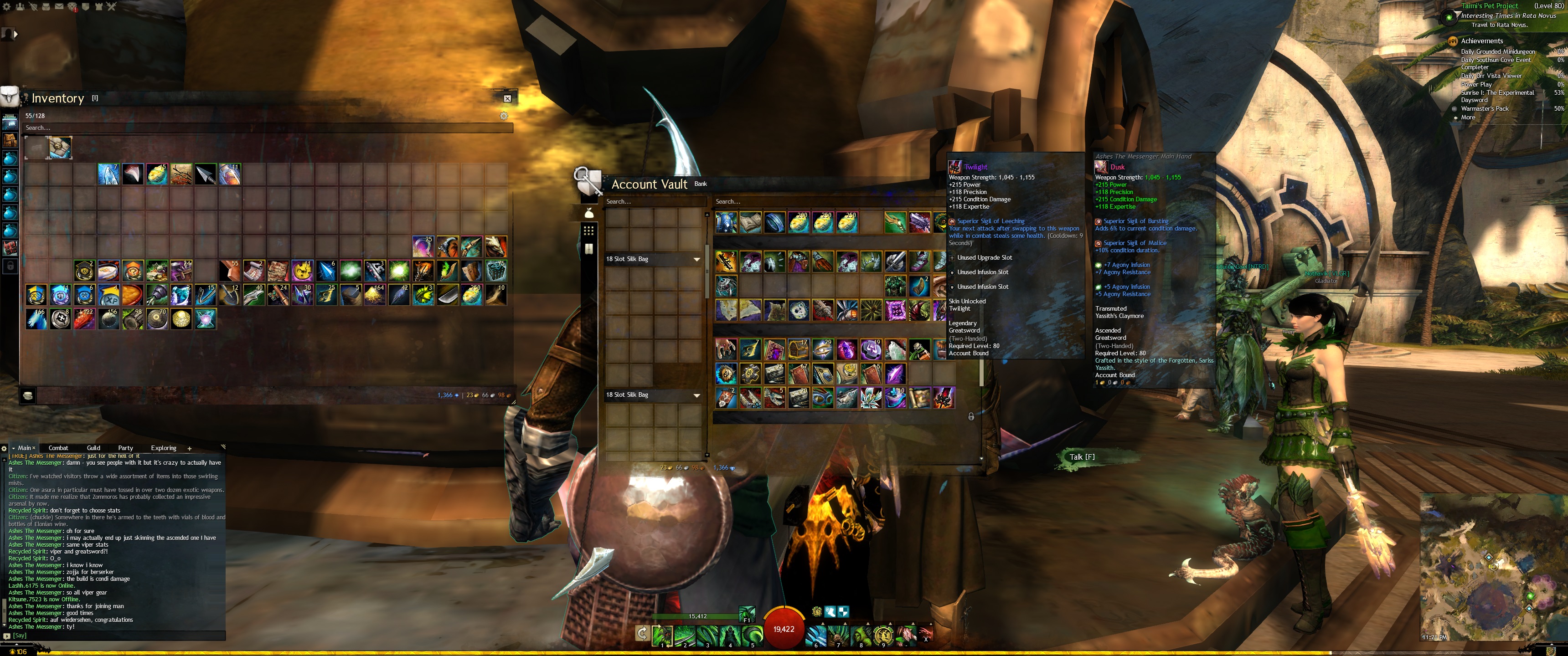Open the inventory gear options menu
This screenshot has width=1568, height=656.
click(x=503, y=116)
